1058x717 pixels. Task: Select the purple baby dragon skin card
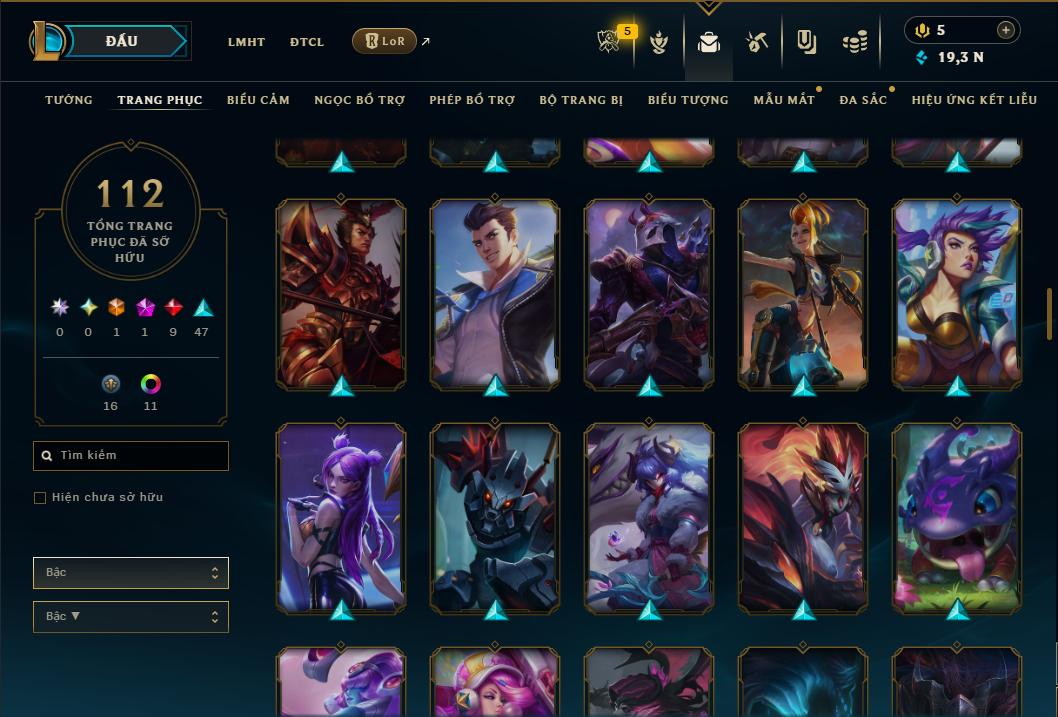pyautogui.click(x=957, y=517)
